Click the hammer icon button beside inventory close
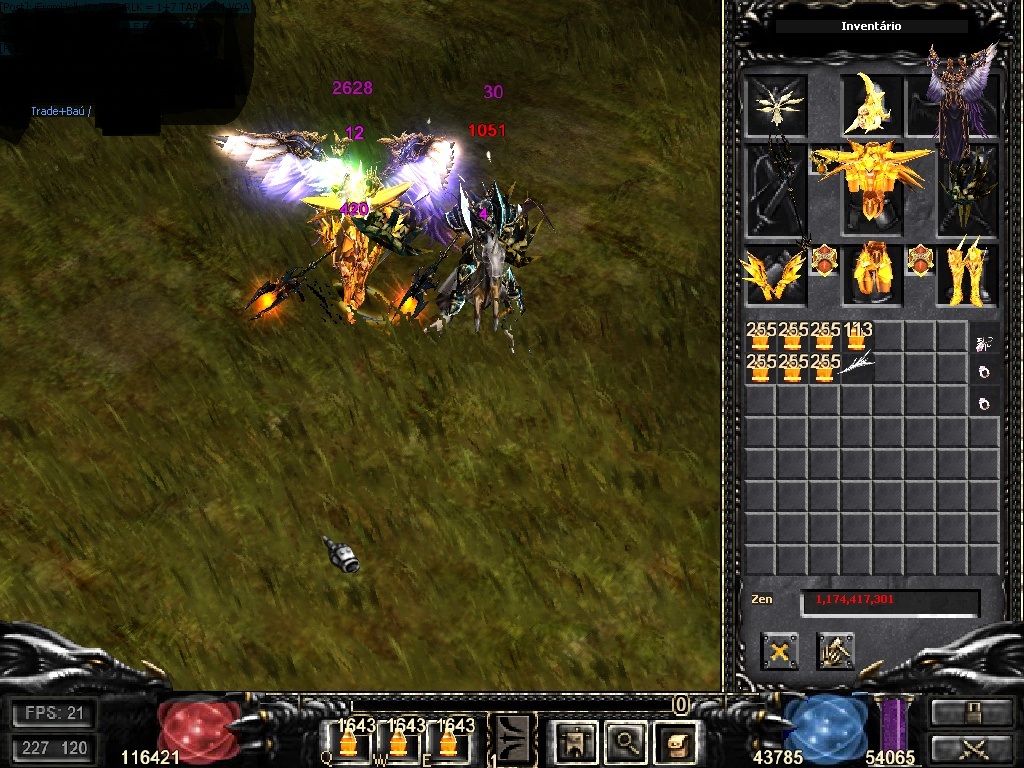The height and width of the screenshot is (768, 1024). coord(835,651)
